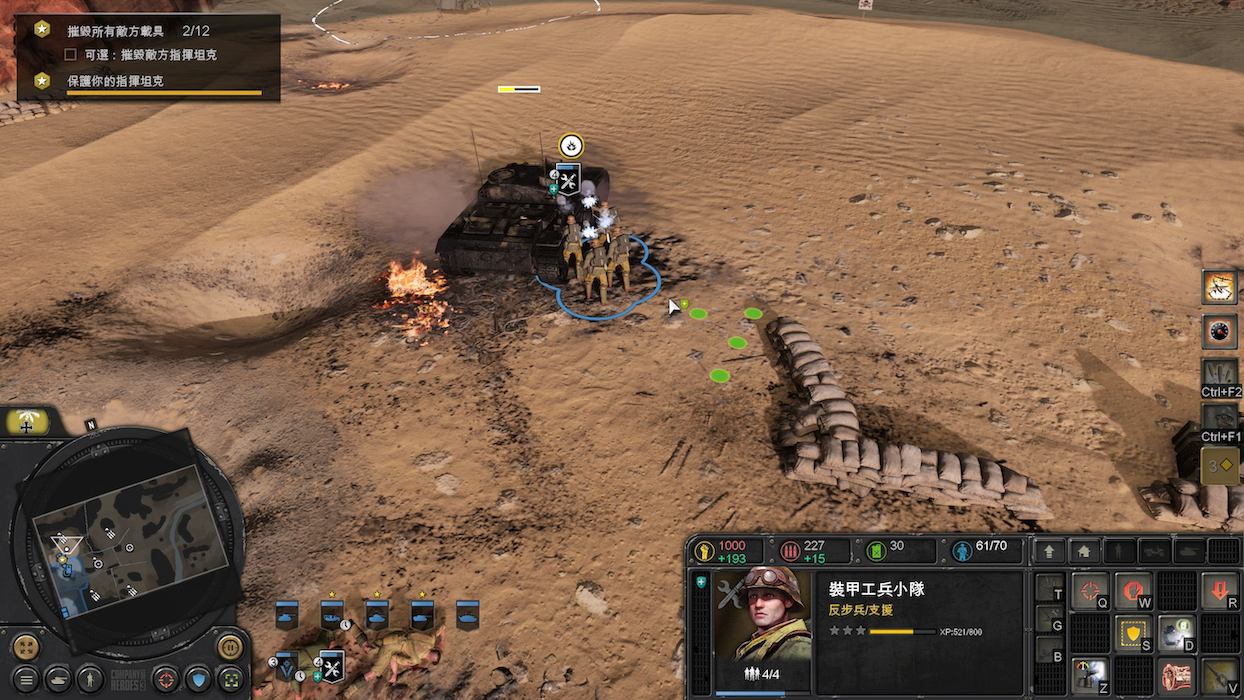Open the palm tree faction emblem

point(27,422)
